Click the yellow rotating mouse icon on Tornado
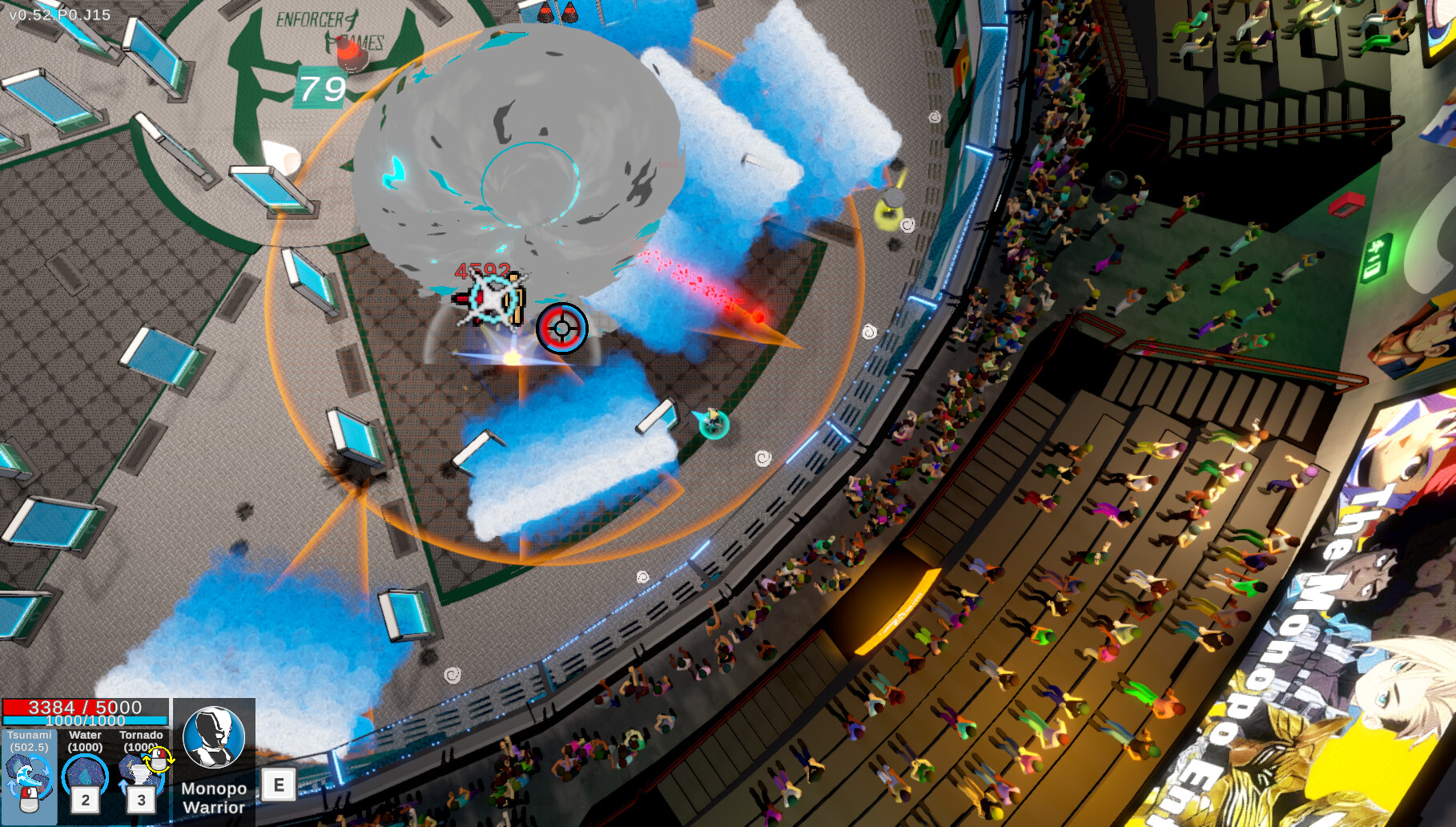 157,760
